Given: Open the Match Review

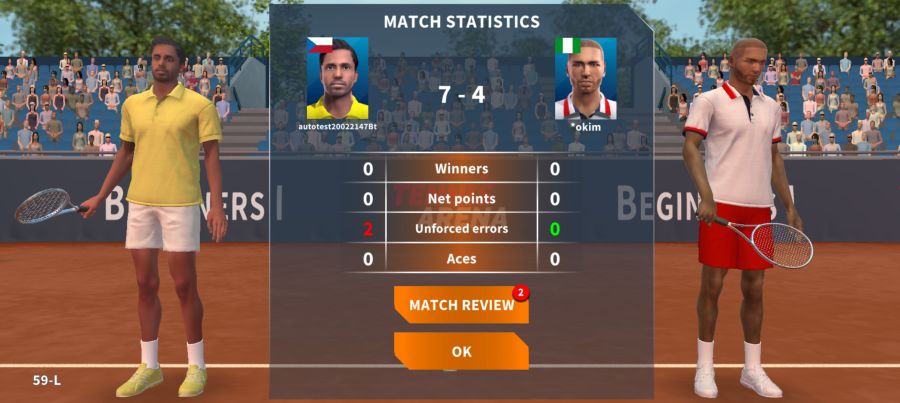Looking at the screenshot, I should click(461, 305).
